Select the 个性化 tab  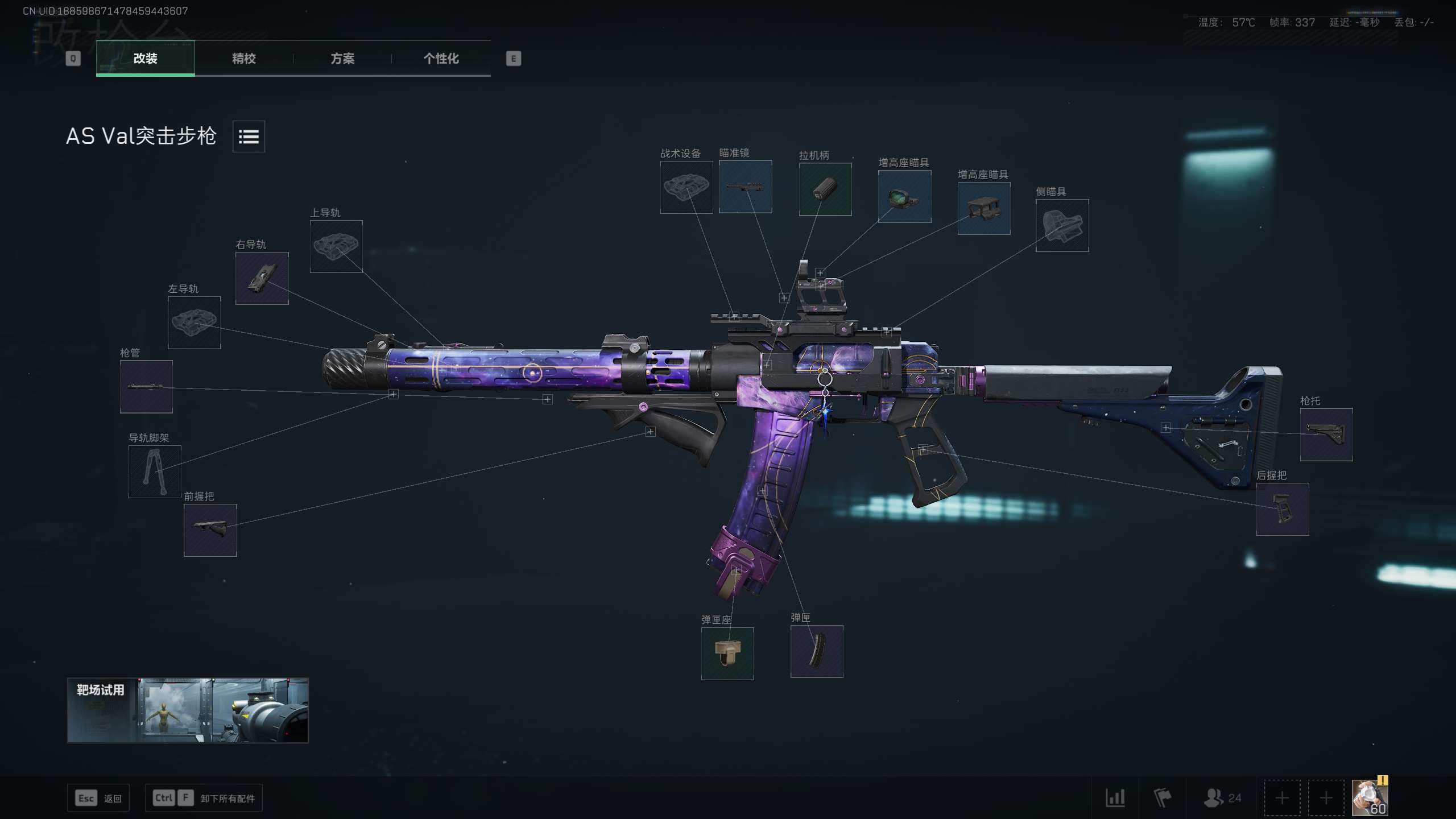pyautogui.click(x=441, y=59)
